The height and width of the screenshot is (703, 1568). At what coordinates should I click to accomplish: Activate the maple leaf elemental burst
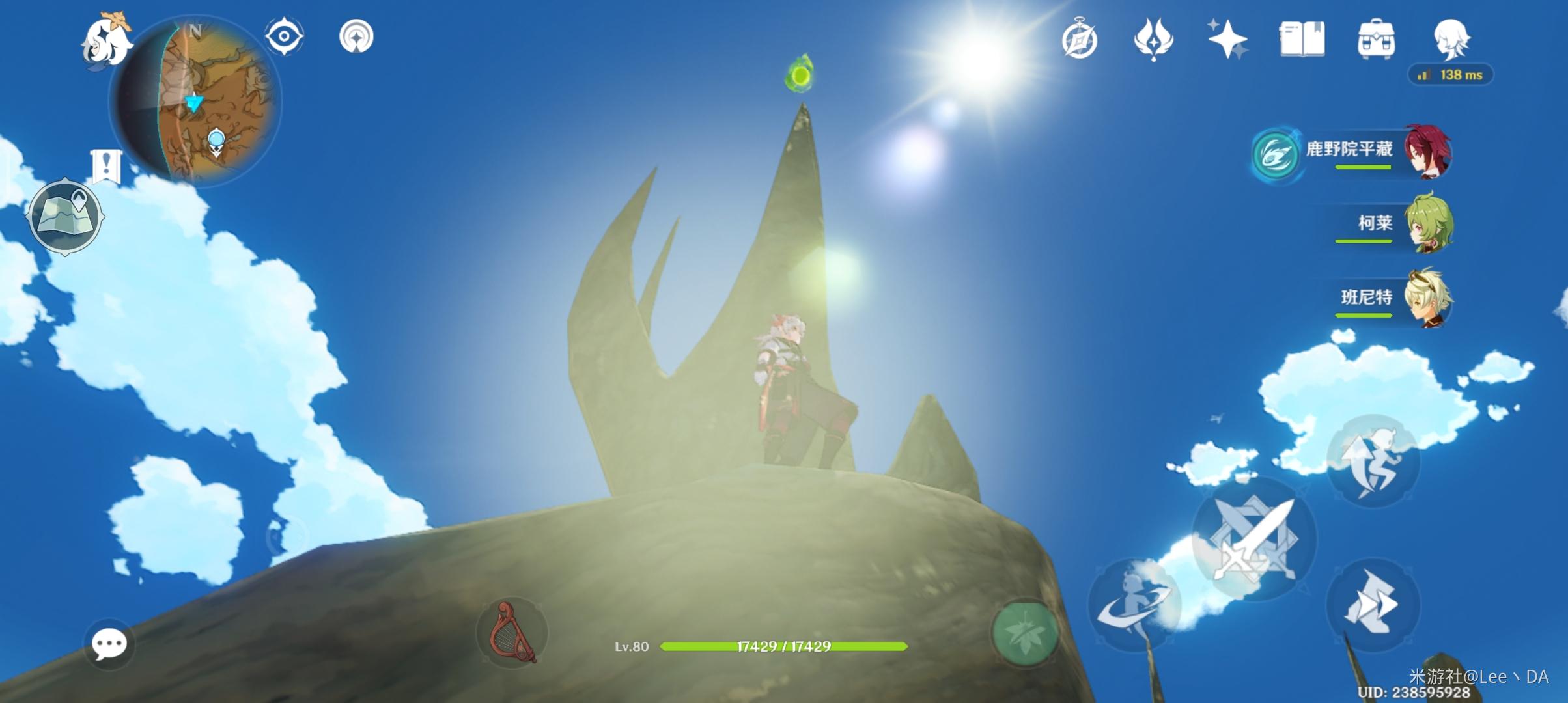1024,632
